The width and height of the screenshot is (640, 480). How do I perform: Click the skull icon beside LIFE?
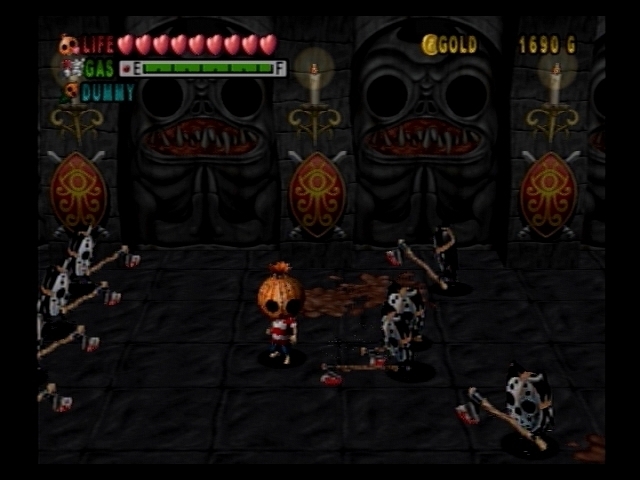pyautogui.click(x=69, y=45)
